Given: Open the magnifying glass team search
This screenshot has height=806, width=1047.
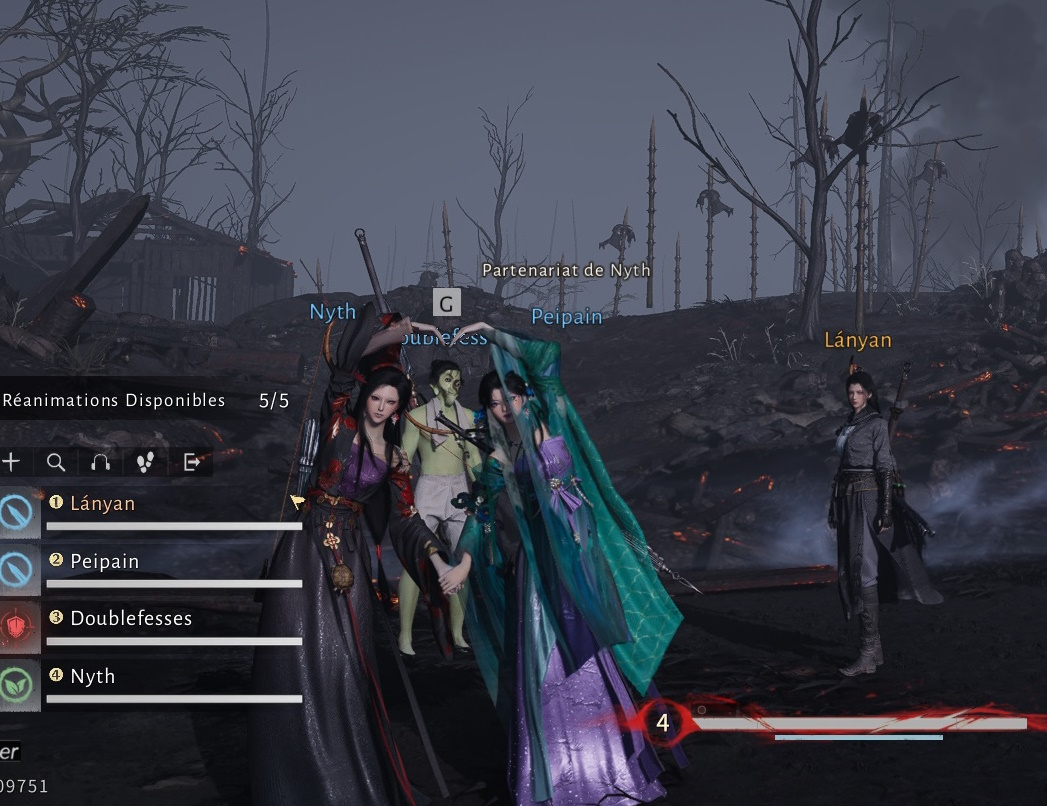Looking at the screenshot, I should [56, 462].
